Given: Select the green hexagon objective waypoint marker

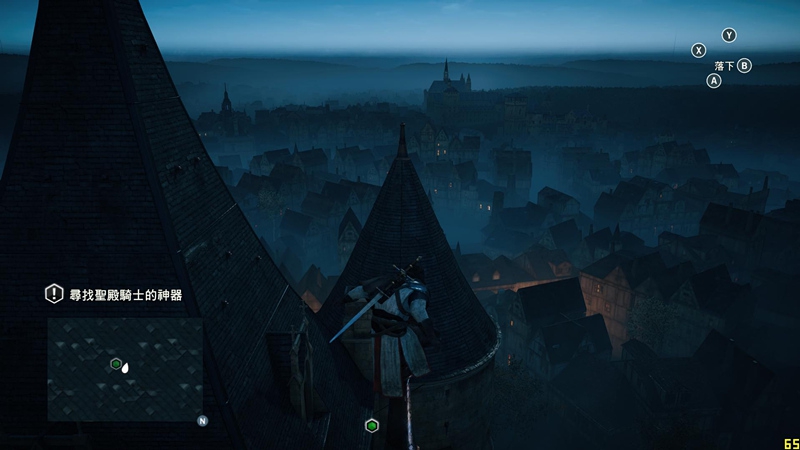Looking at the screenshot, I should (372, 425).
